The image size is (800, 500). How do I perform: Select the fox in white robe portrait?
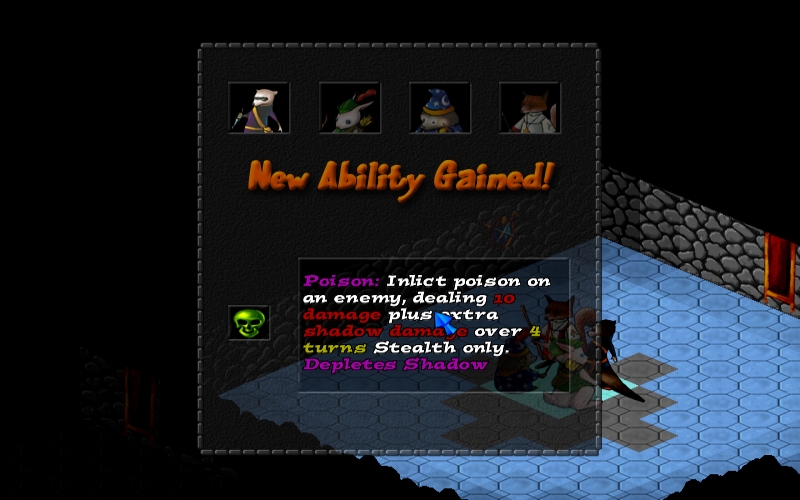click(x=529, y=108)
